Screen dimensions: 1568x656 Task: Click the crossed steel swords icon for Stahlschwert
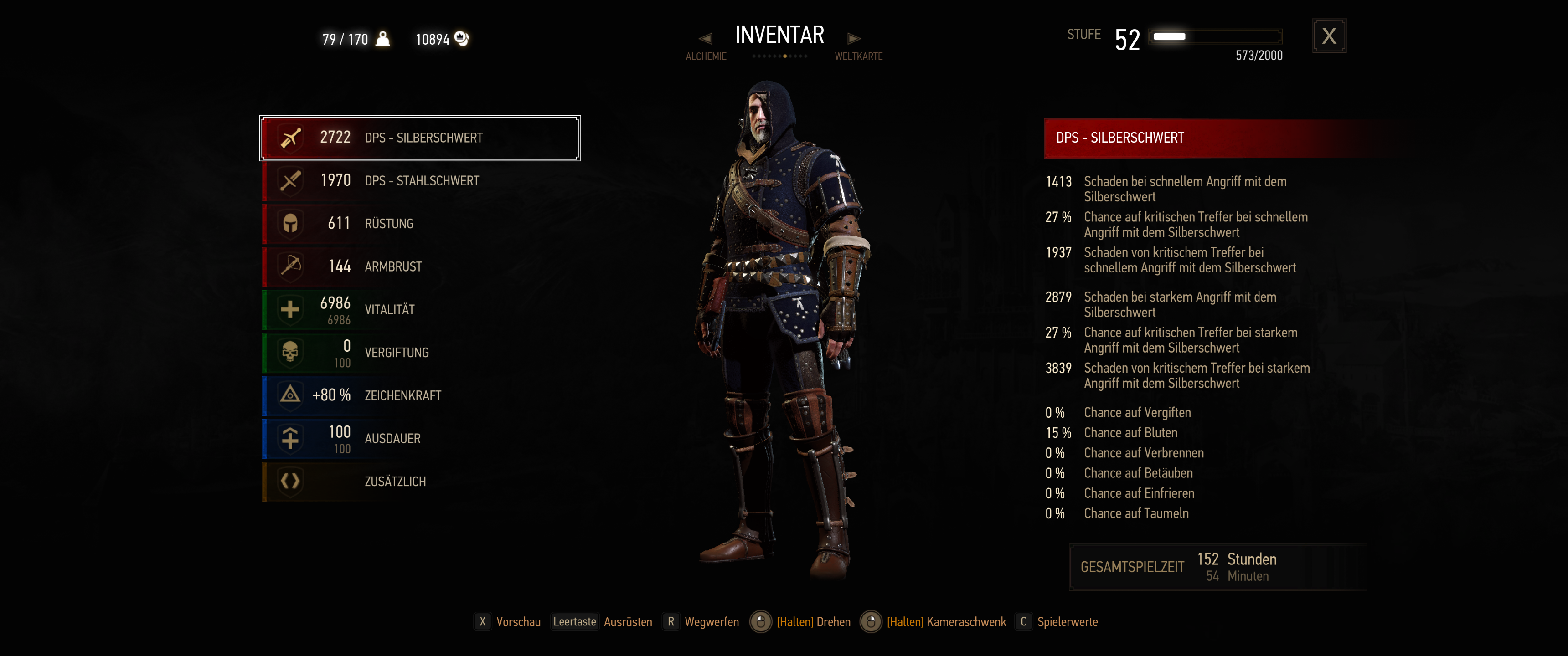click(291, 180)
